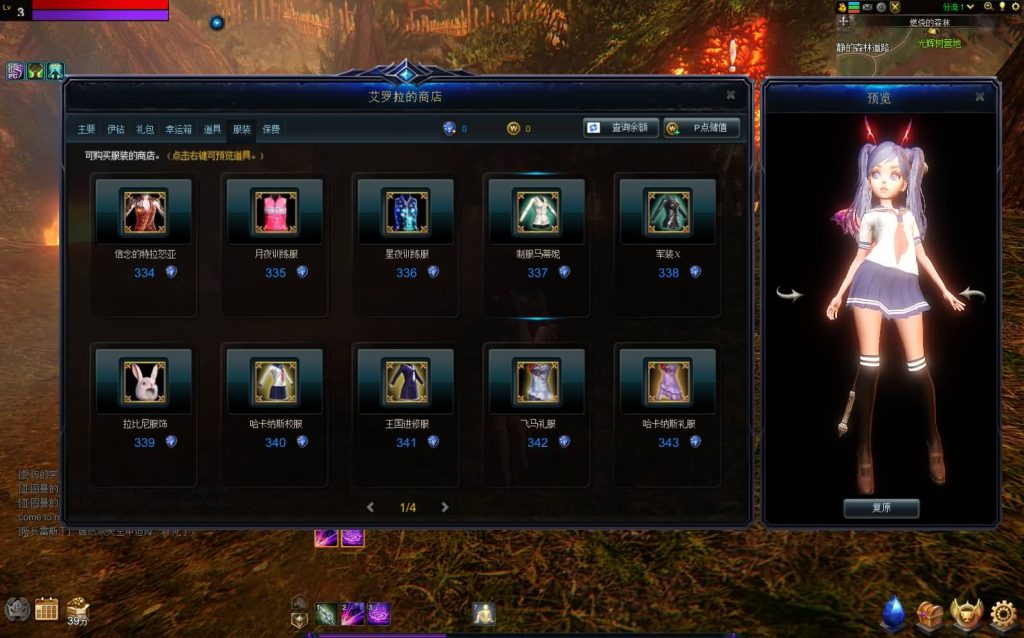Select the 道具 items tab
1024x638 pixels.
(x=212, y=129)
